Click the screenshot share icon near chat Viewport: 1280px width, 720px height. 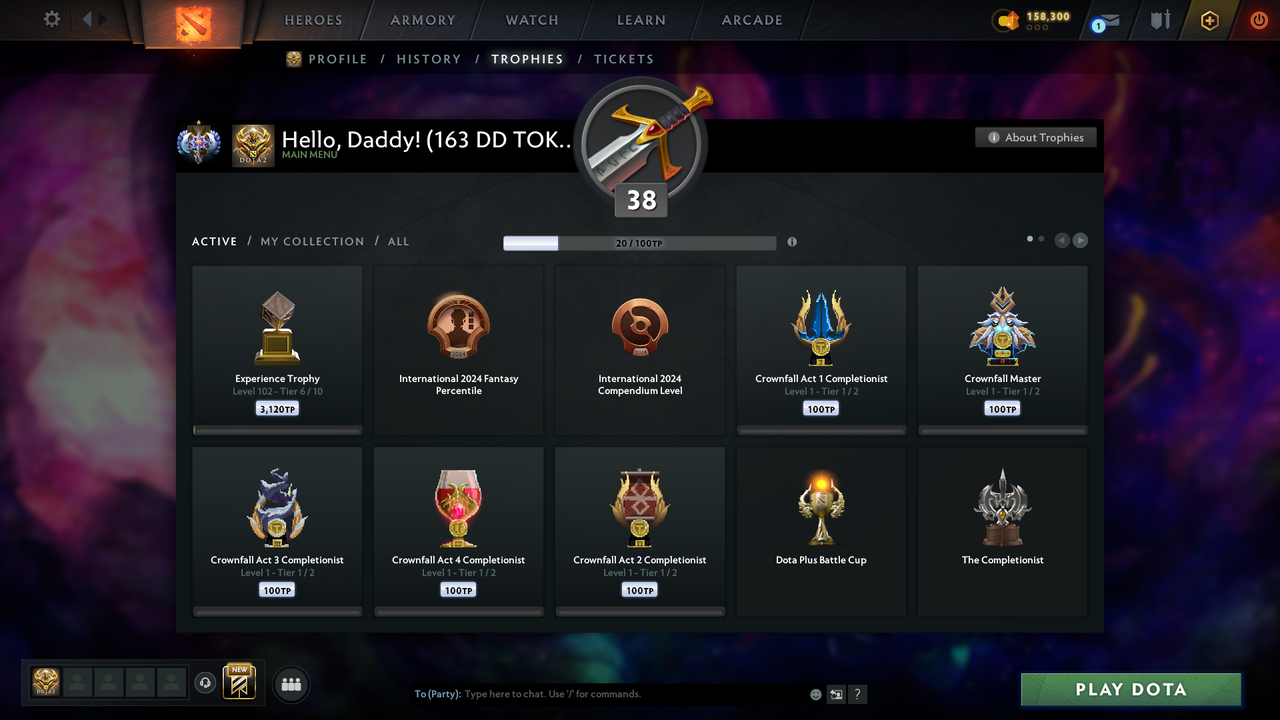click(835, 693)
